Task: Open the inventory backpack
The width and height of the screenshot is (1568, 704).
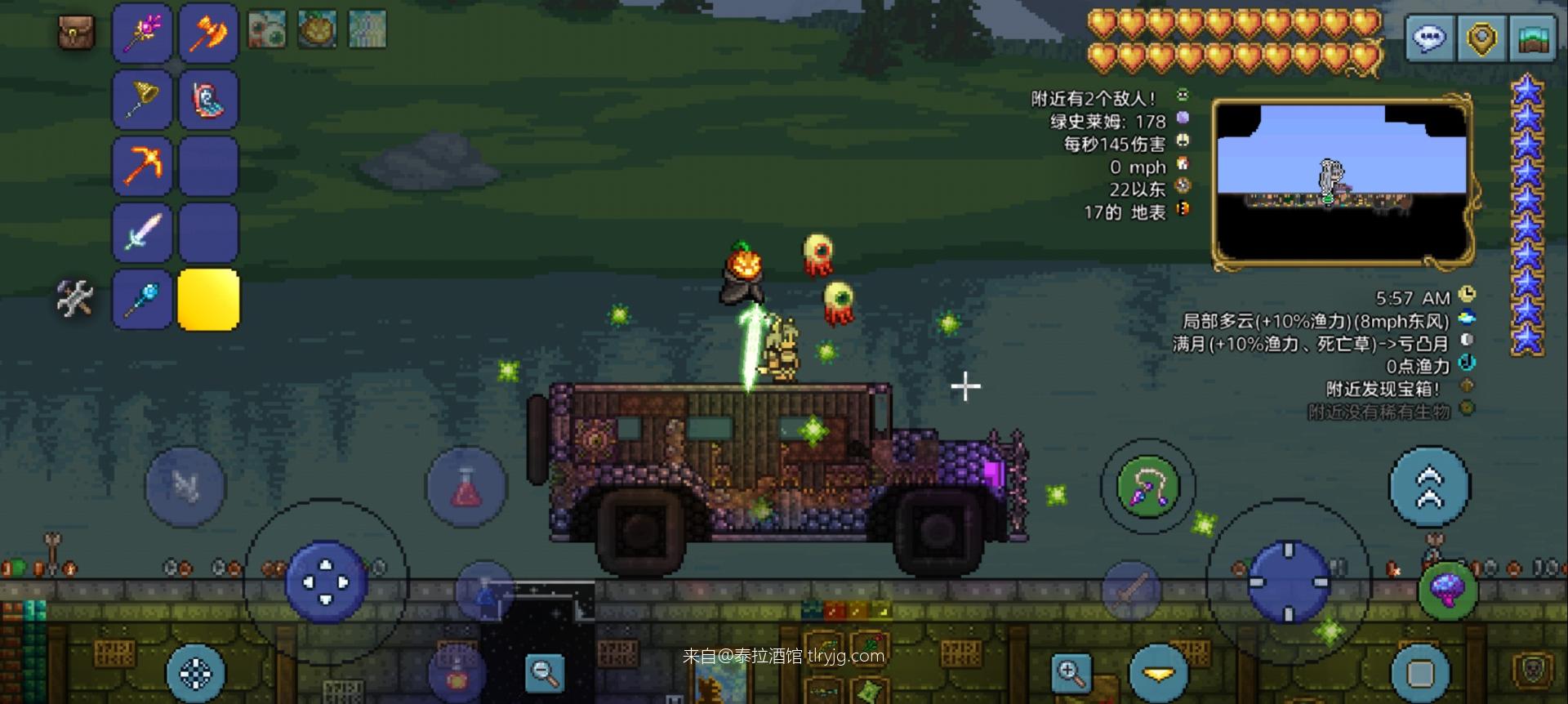Action: [x=77, y=33]
